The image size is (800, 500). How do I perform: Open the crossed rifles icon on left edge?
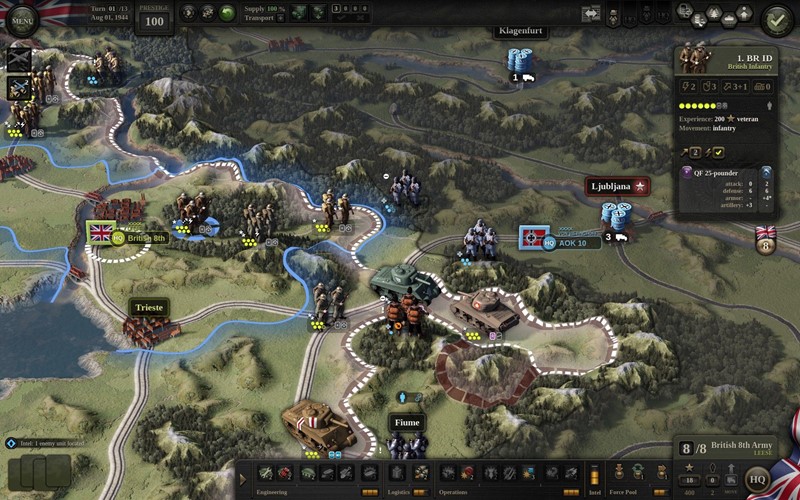pos(19,59)
